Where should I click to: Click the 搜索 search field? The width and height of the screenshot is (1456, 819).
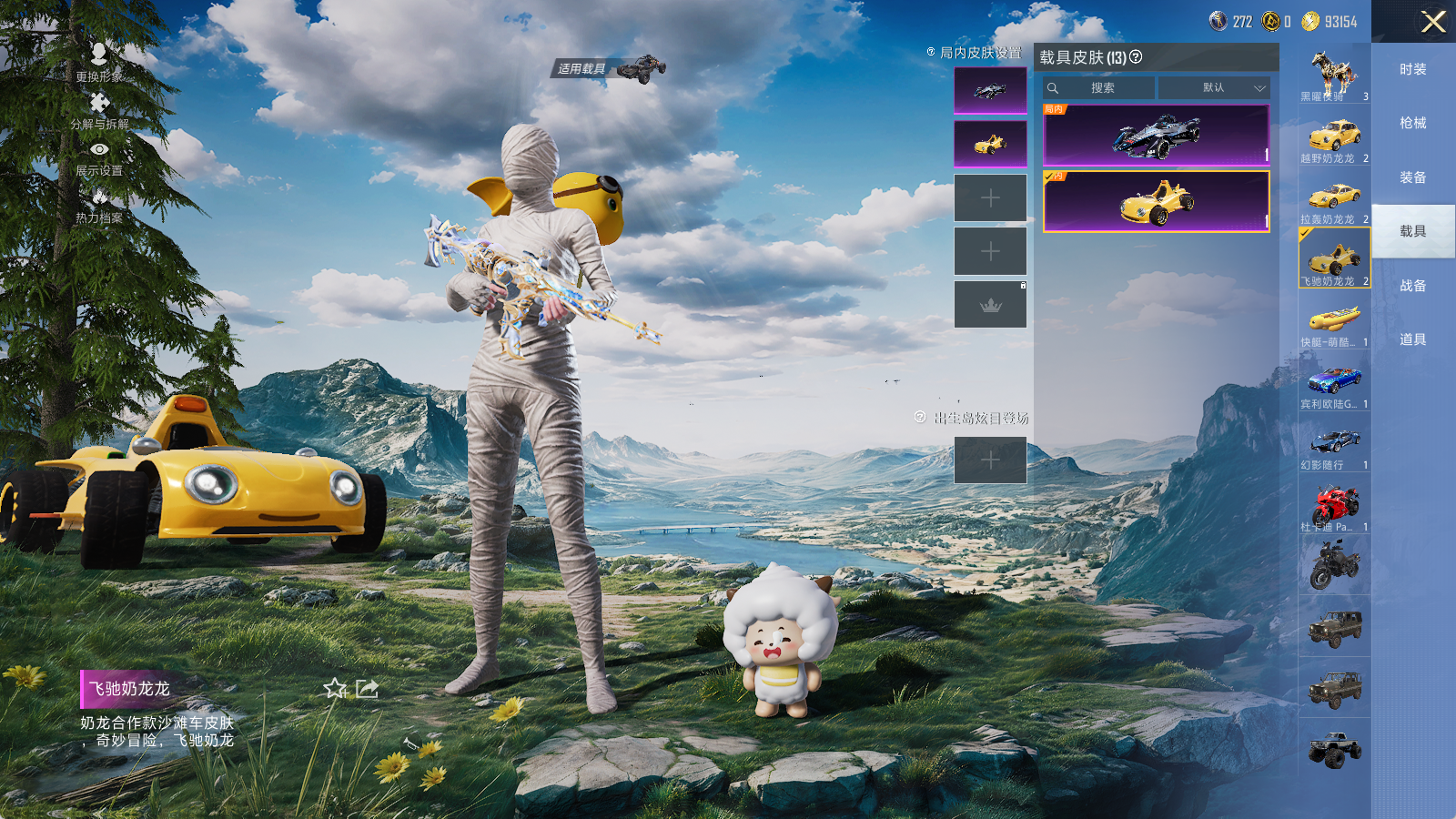click(1099, 88)
